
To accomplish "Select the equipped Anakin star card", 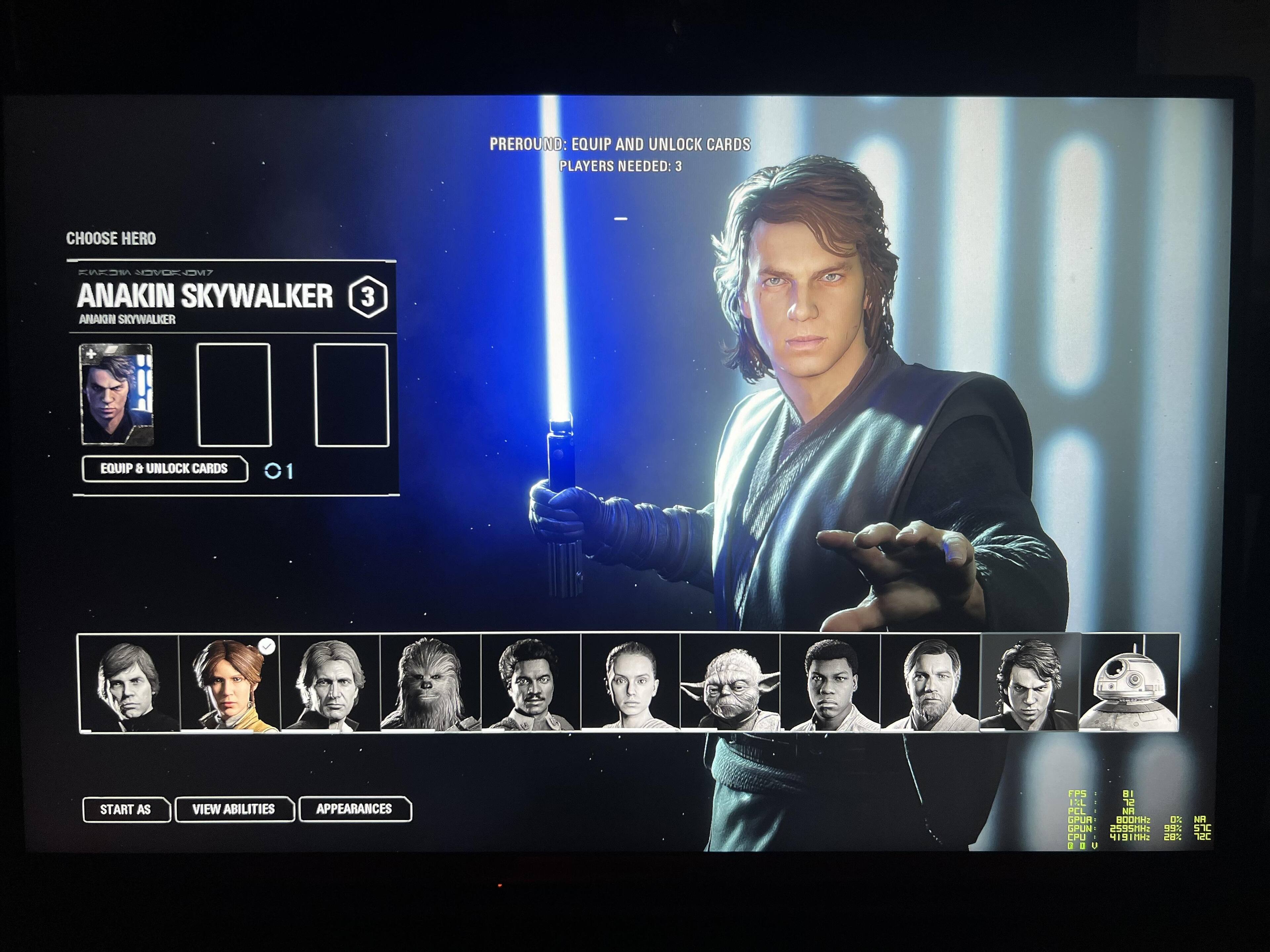I will (117, 395).
